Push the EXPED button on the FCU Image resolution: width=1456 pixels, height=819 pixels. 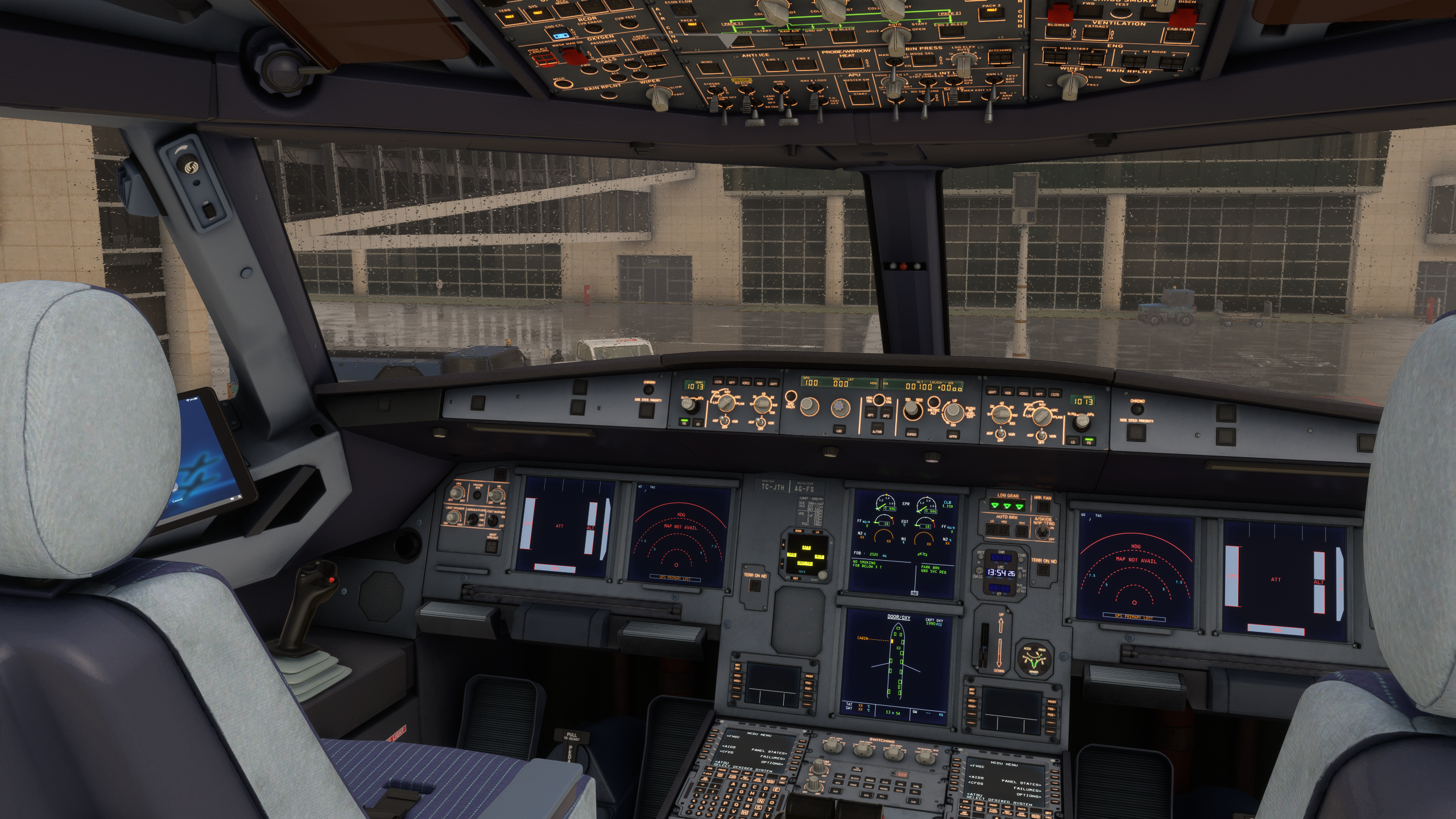912,433
